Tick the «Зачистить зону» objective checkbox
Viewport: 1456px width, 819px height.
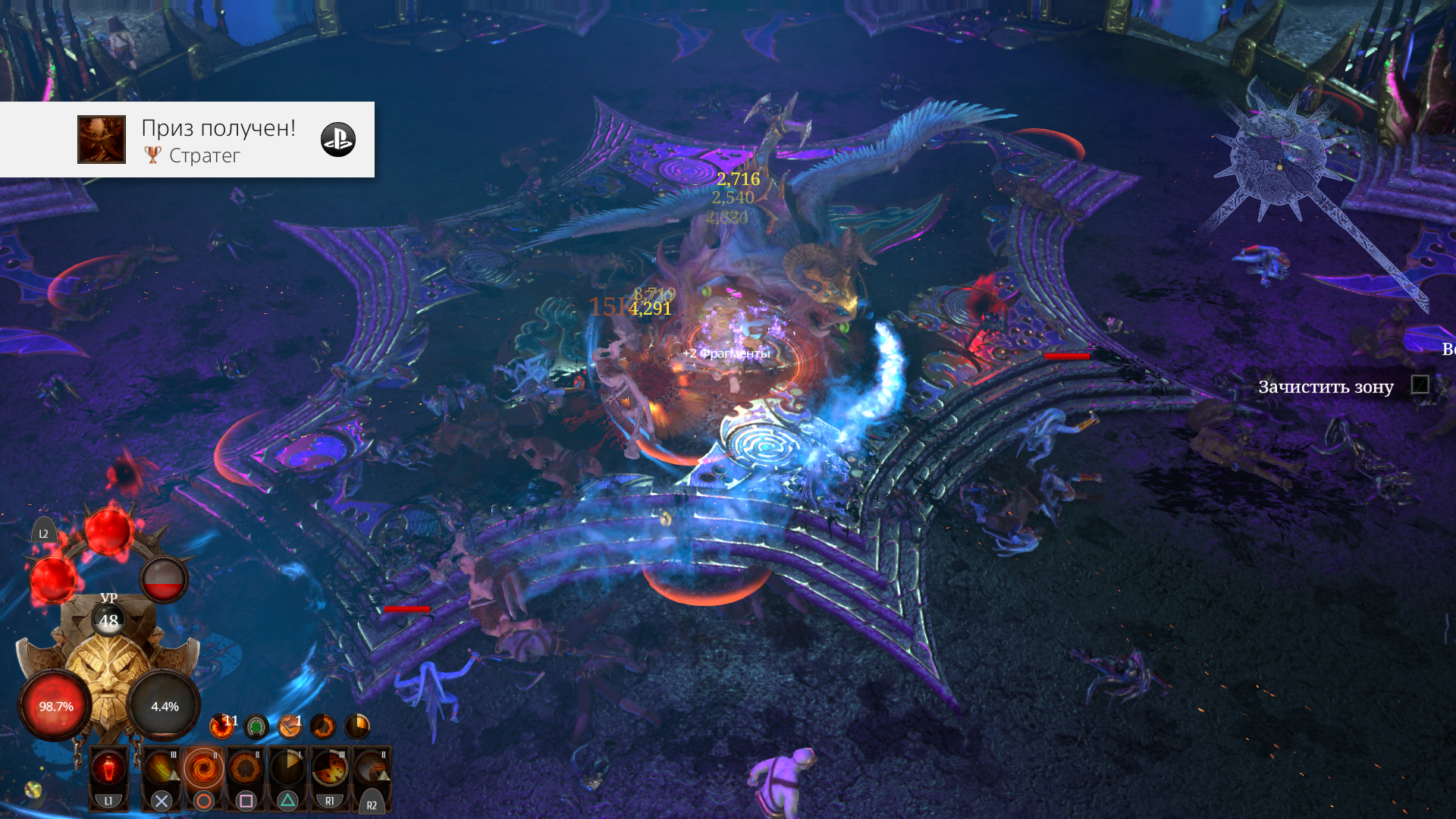coord(1420,385)
